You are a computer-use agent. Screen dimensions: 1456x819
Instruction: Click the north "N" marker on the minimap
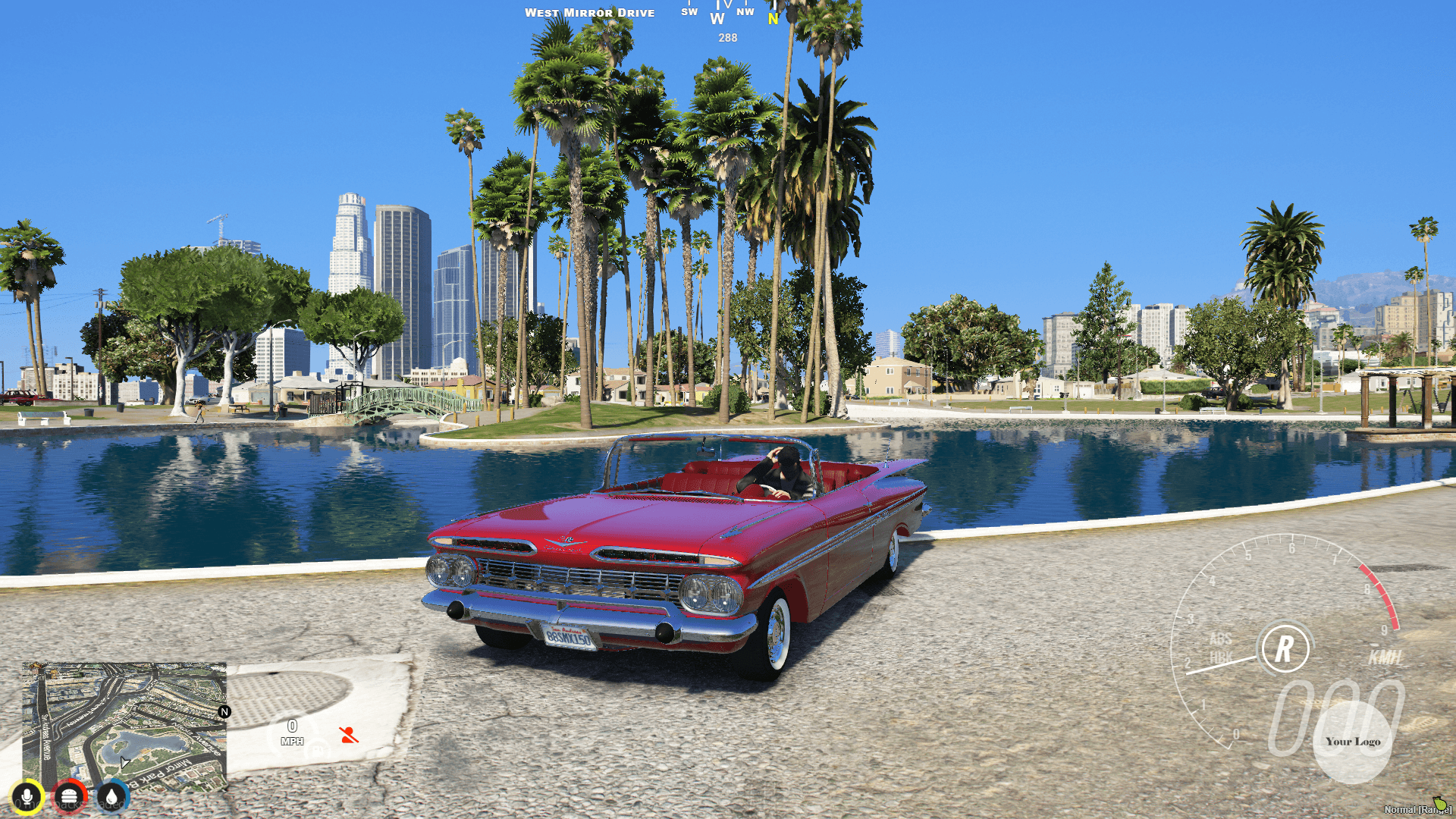pyautogui.click(x=224, y=712)
